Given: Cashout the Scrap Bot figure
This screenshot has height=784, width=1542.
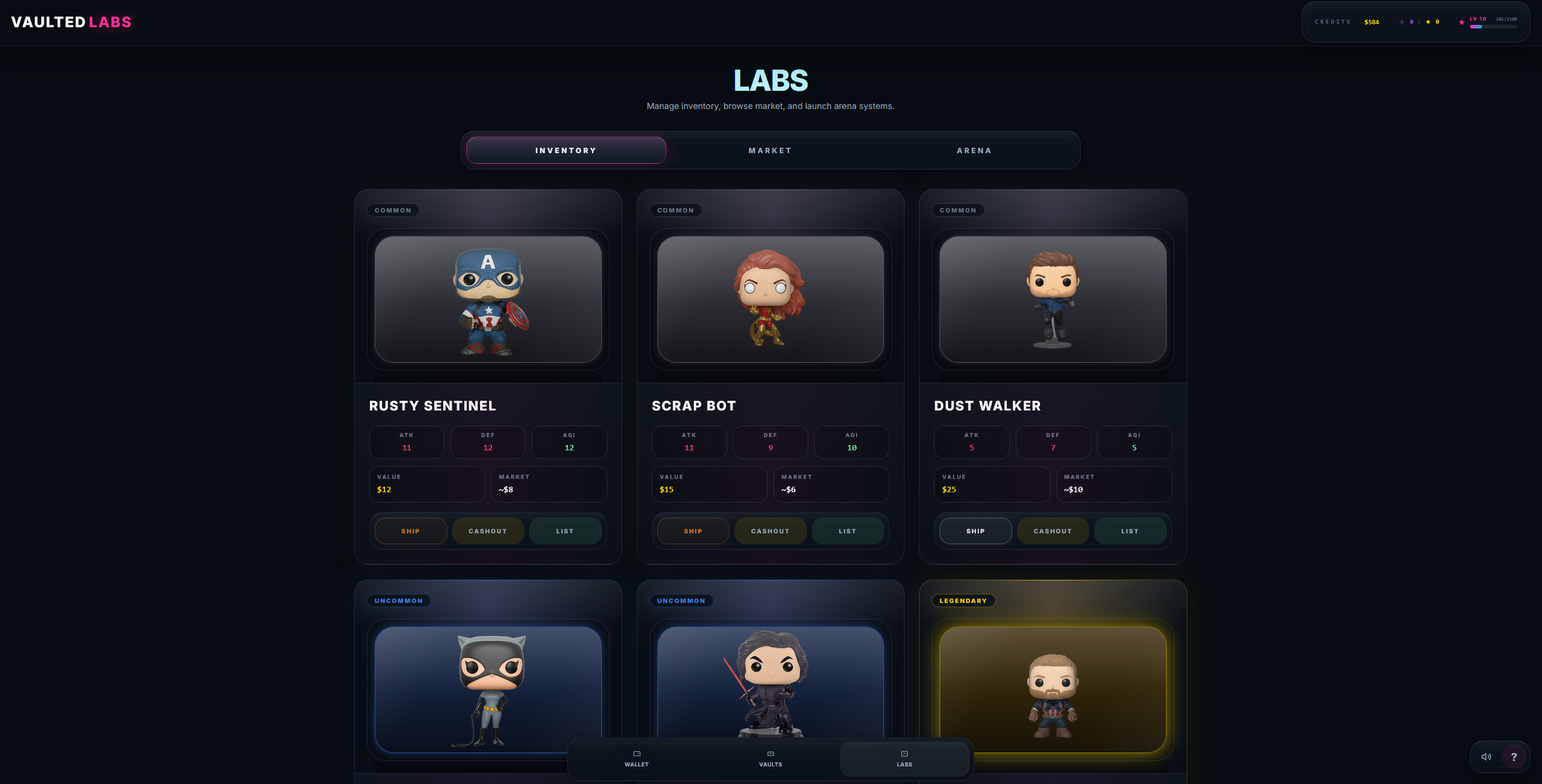Looking at the screenshot, I should point(770,531).
